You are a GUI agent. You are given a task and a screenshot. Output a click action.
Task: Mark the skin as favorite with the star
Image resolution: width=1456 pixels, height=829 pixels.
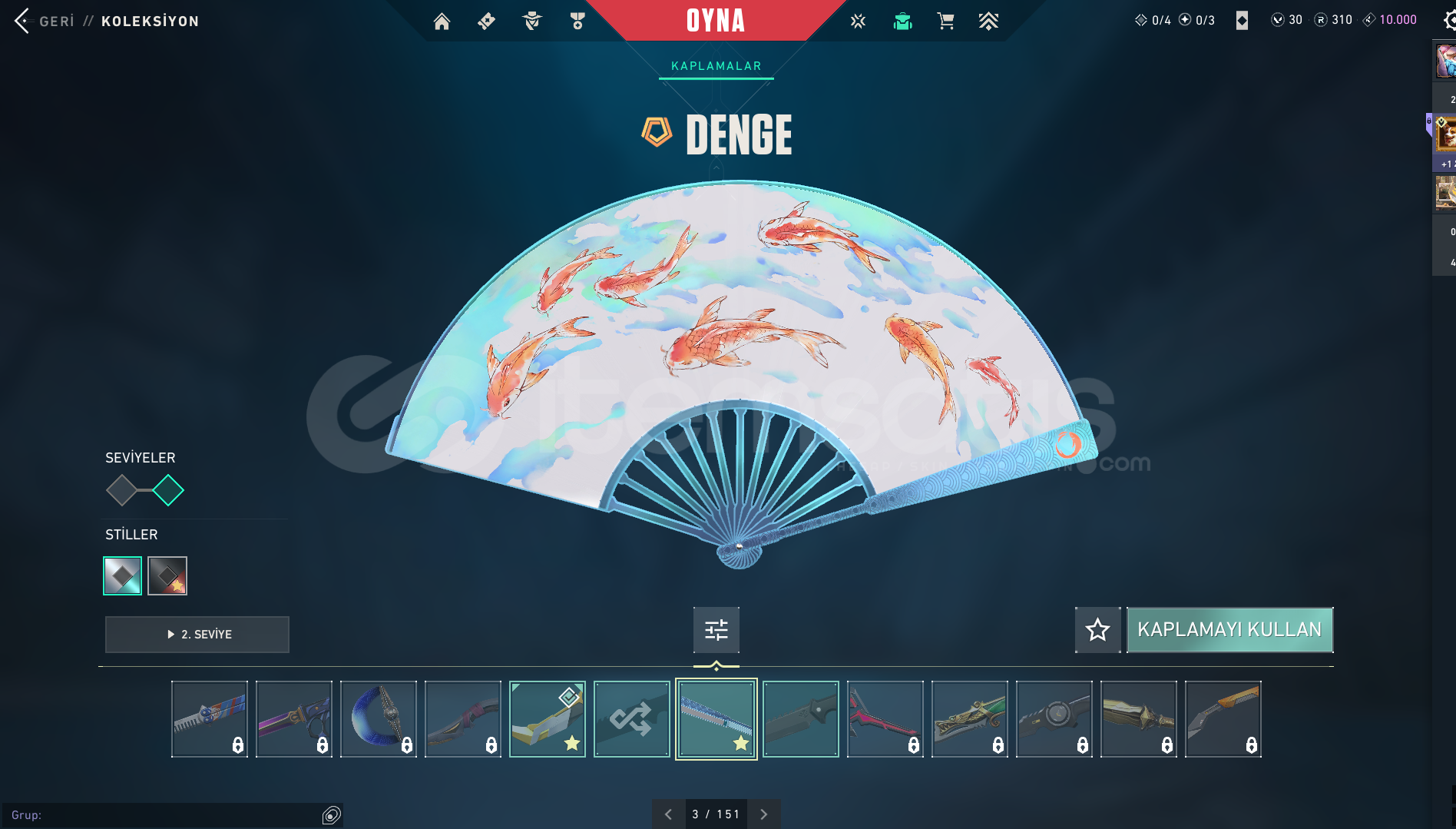point(1097,630)
